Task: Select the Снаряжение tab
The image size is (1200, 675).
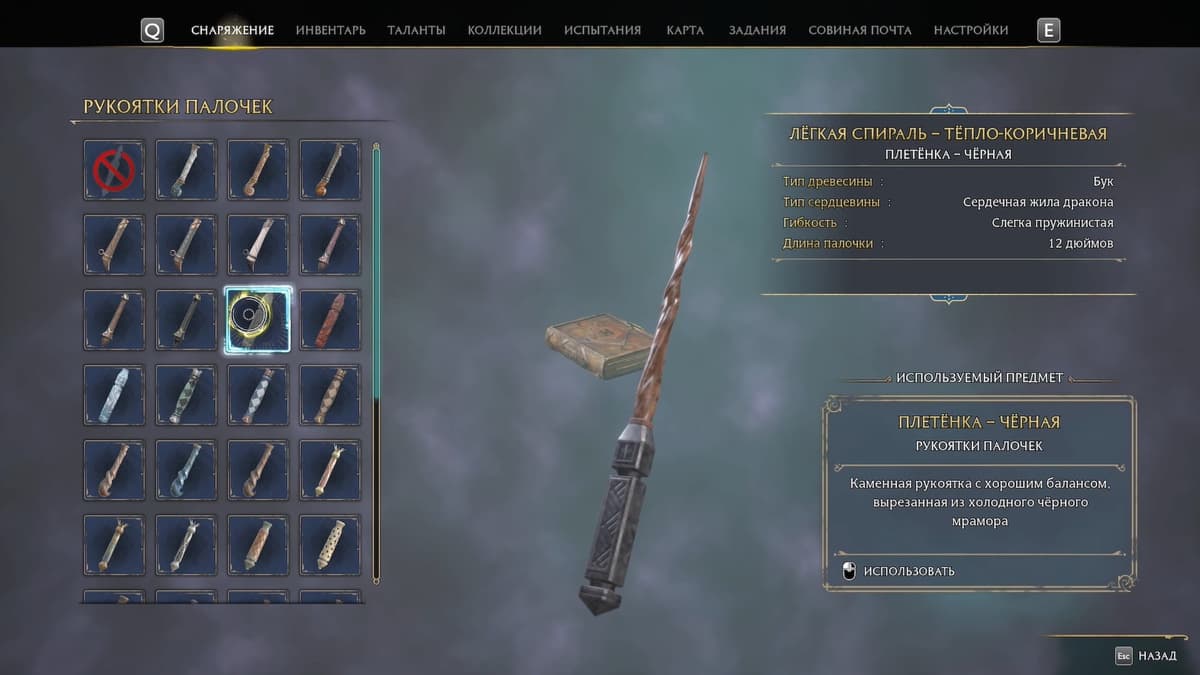Action: tap(232, 30)
